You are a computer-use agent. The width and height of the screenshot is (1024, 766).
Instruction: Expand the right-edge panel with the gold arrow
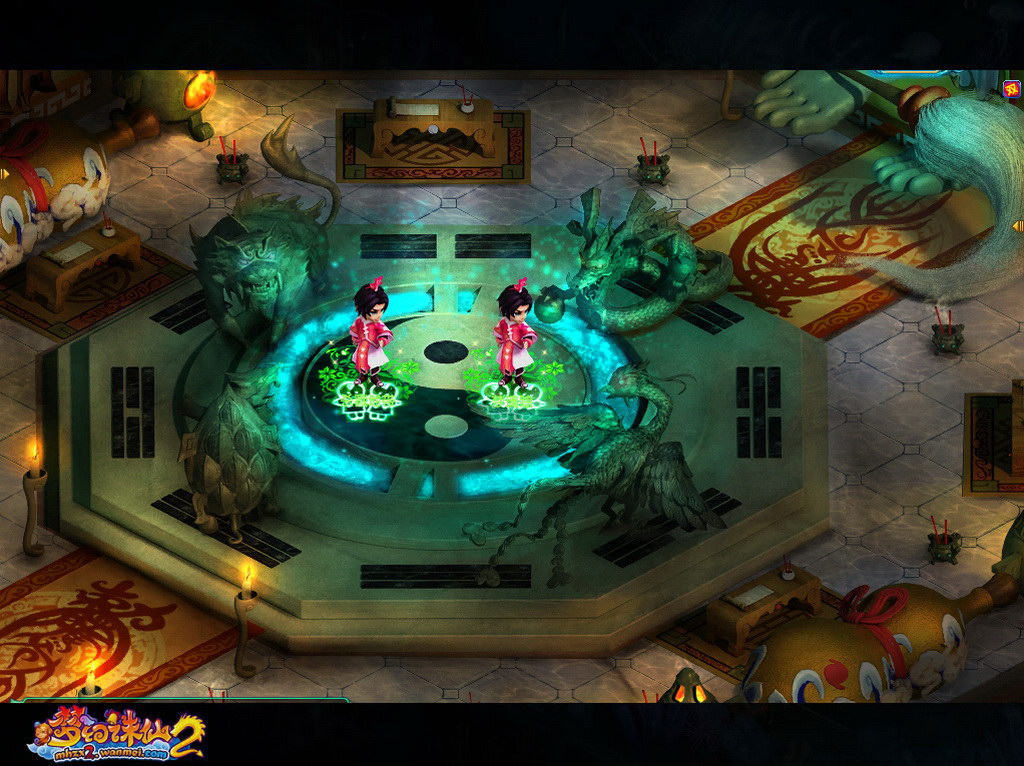point(1018,226)
